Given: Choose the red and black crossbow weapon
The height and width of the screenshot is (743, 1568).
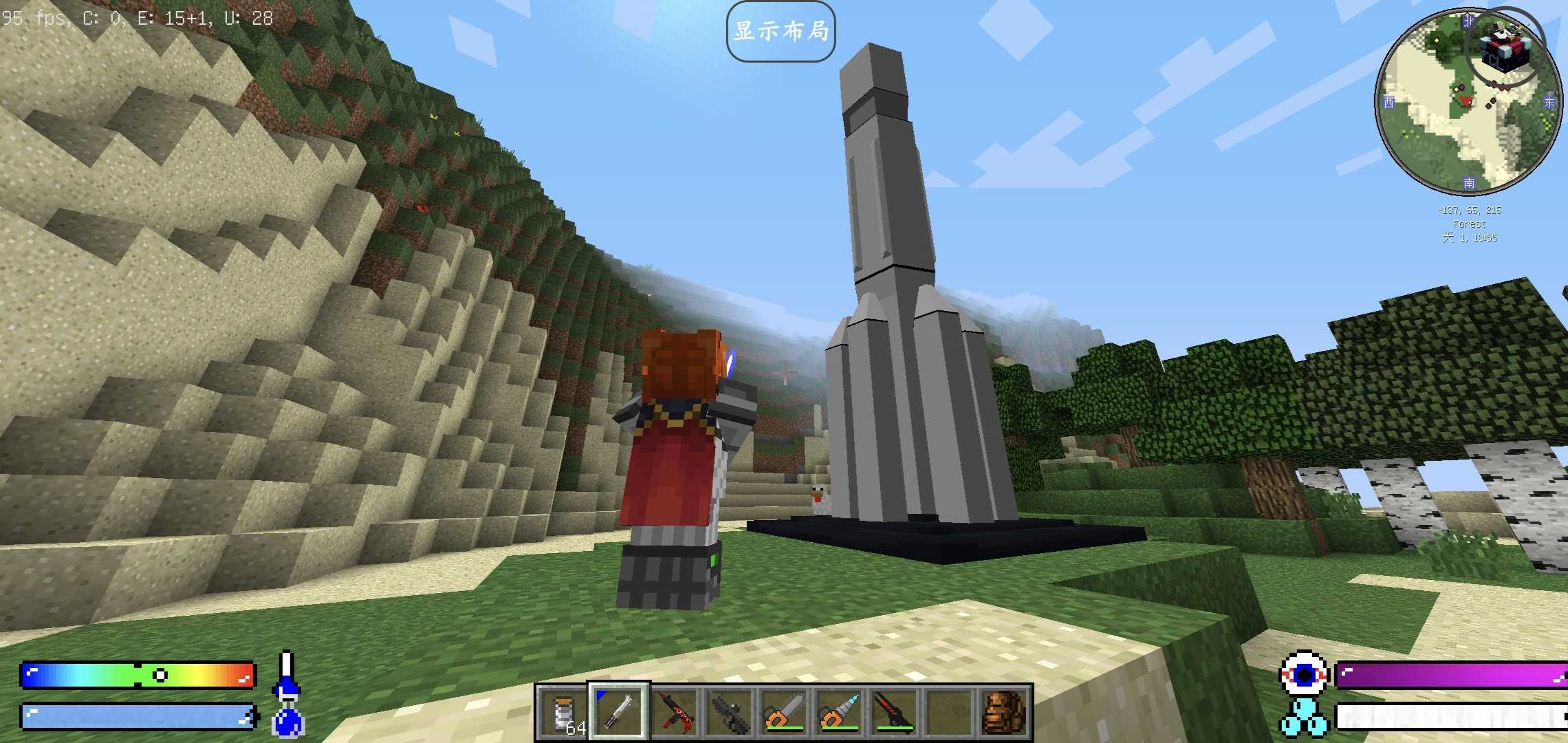Looking at the screenshot, I should [x=674, y=712].
